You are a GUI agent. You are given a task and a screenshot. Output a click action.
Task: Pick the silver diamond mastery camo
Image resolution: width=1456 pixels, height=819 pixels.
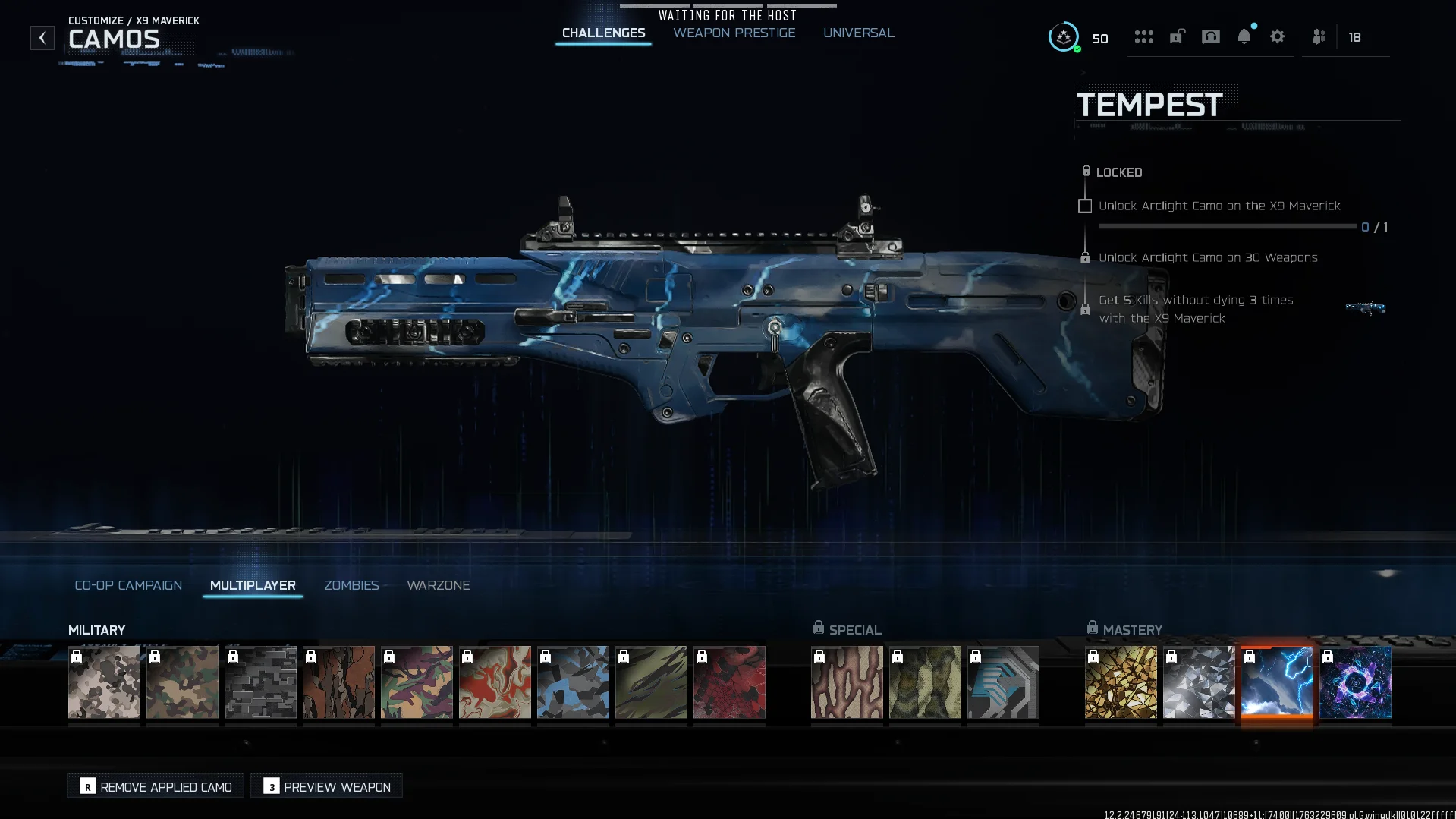(x=1199, y=682)
